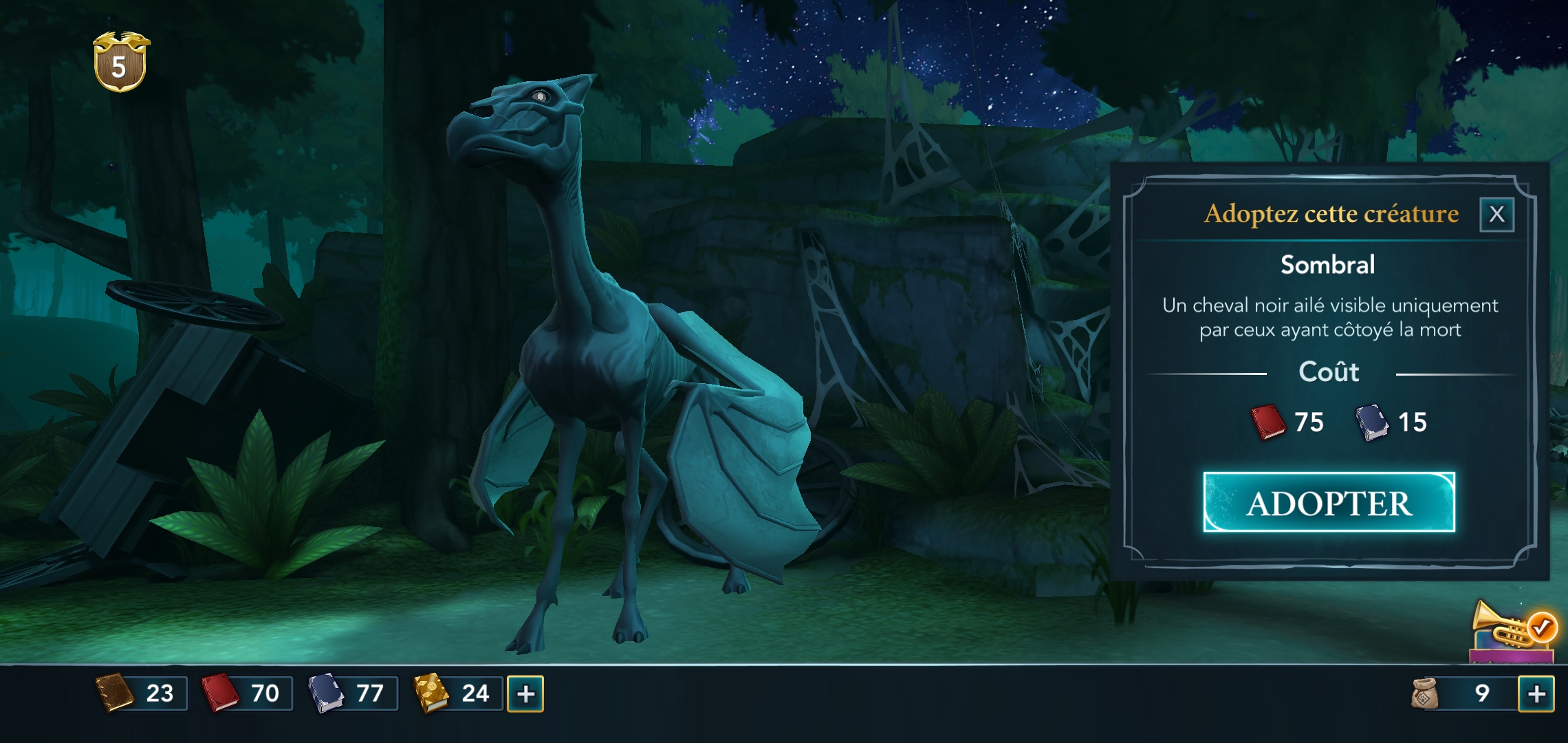Open the level 5 badge
This screenshot has width=1568, height=743.
120,63
